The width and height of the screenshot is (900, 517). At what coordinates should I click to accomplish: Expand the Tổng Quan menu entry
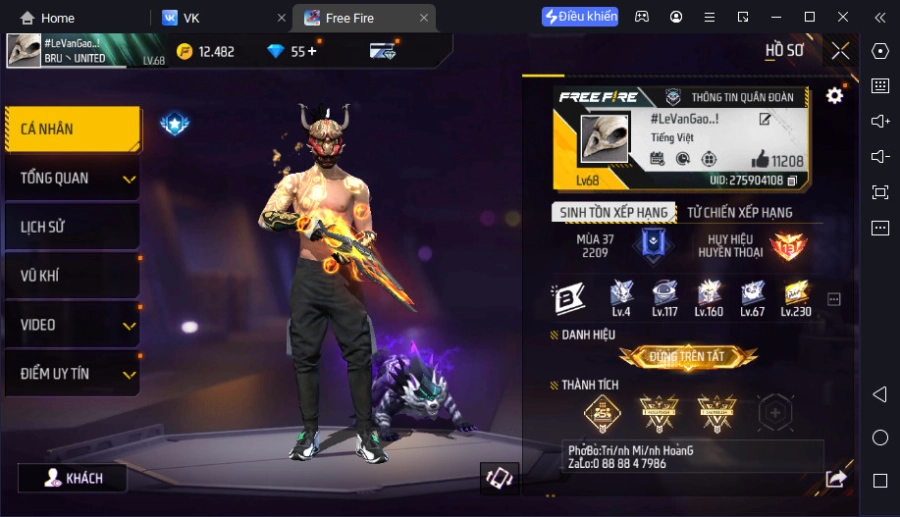pos(72,178)
